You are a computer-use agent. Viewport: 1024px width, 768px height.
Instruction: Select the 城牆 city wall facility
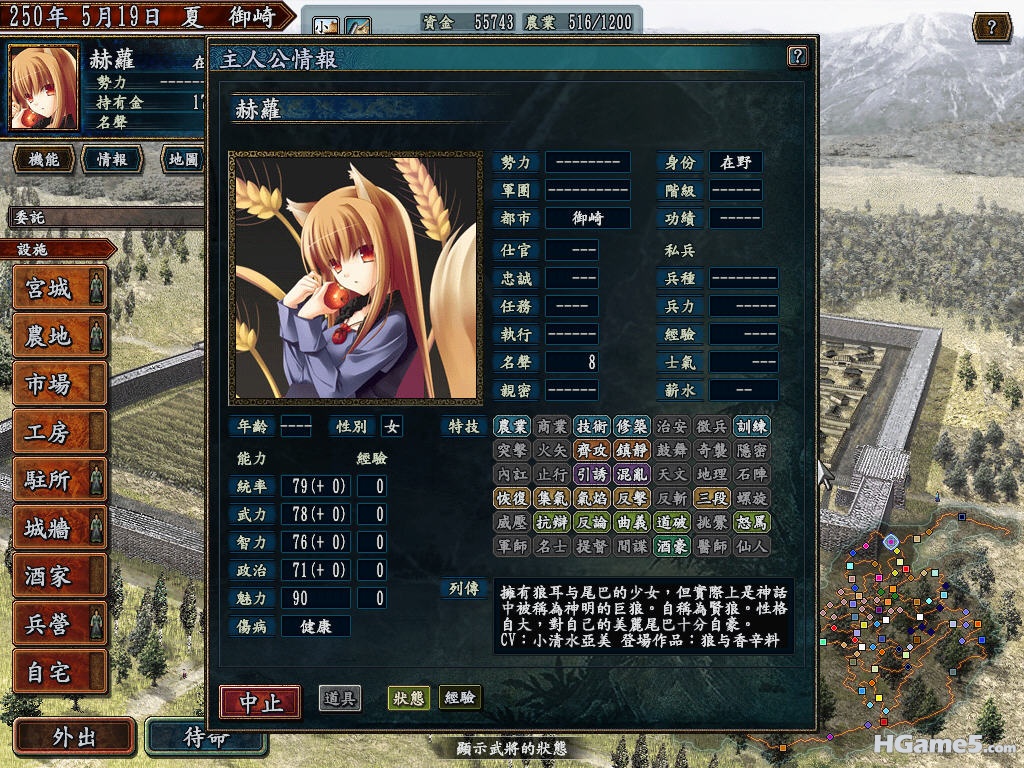click(x=59, y=528)
